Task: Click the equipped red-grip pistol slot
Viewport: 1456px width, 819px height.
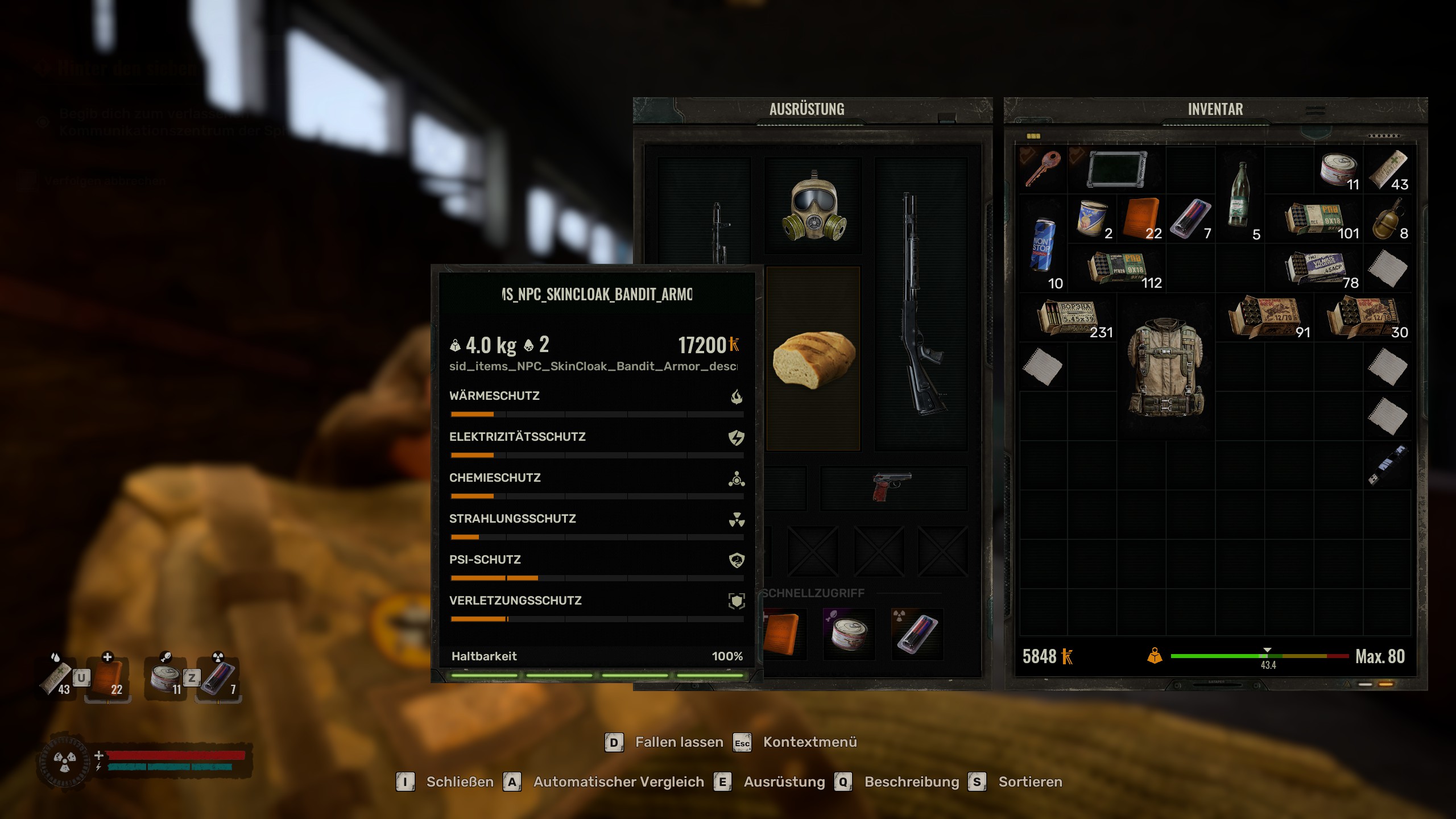Action: [891, 487]
